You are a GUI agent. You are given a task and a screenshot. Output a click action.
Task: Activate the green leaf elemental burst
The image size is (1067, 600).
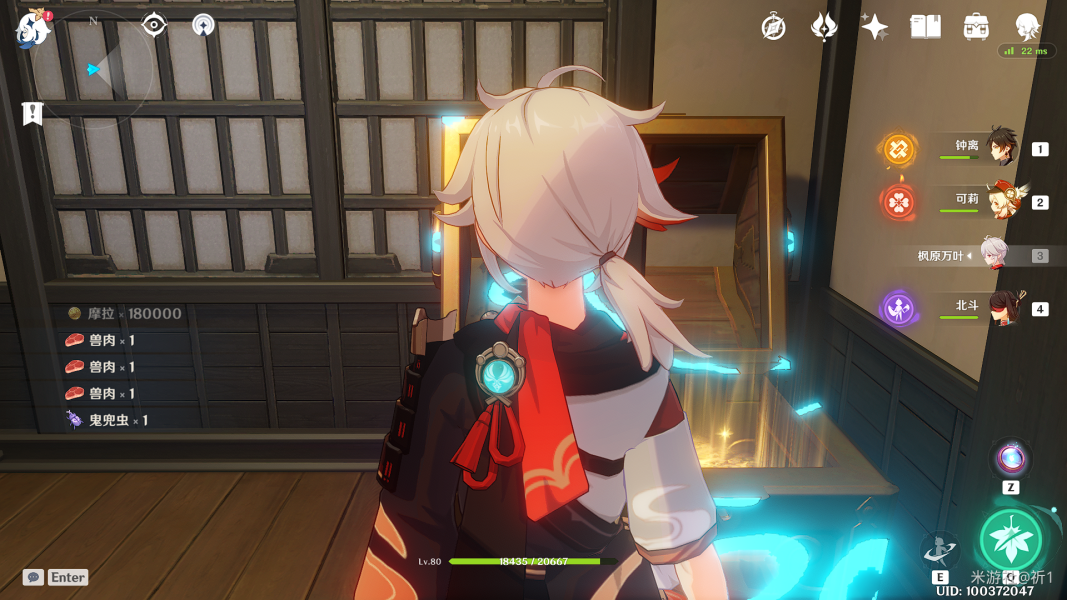coord(1011,540)
